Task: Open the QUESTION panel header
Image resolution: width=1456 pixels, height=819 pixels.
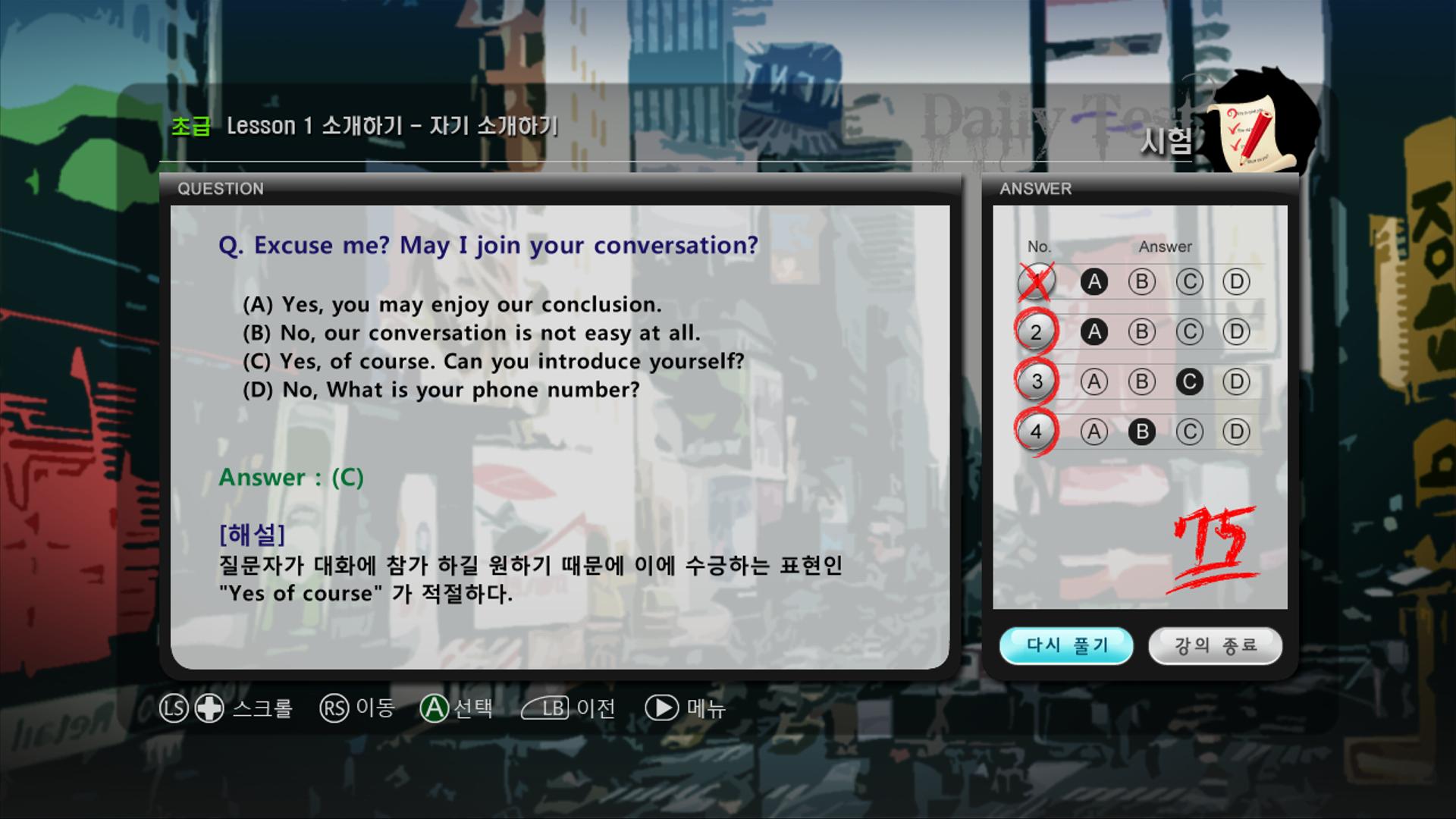Action: (220, 189)
